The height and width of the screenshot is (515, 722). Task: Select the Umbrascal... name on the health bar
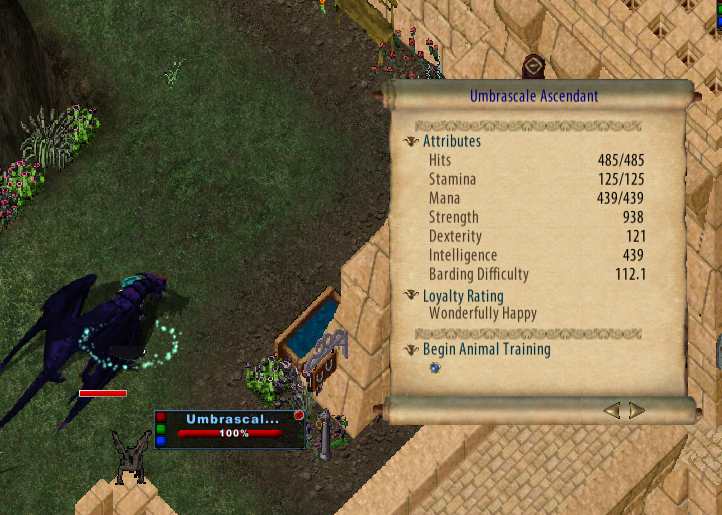coord(233,419)
